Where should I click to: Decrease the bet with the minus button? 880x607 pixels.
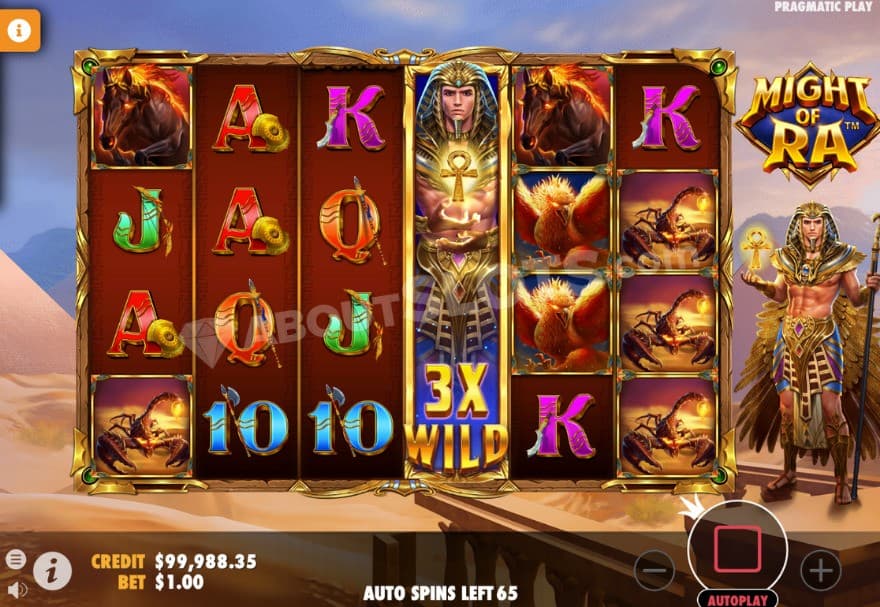point(654,570)
